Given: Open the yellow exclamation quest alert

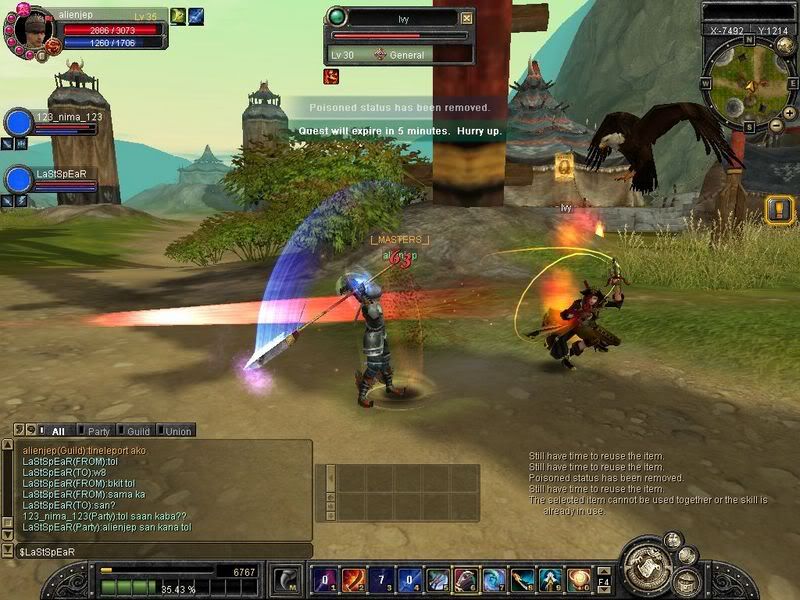Looking at the screenshot, I should pyautogui.click(x=779, y=209).
